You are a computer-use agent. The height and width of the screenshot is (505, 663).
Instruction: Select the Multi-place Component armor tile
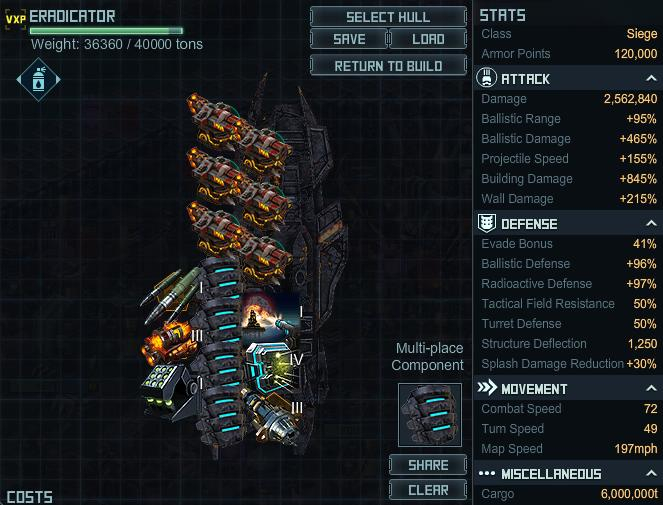tap(428, 413)
